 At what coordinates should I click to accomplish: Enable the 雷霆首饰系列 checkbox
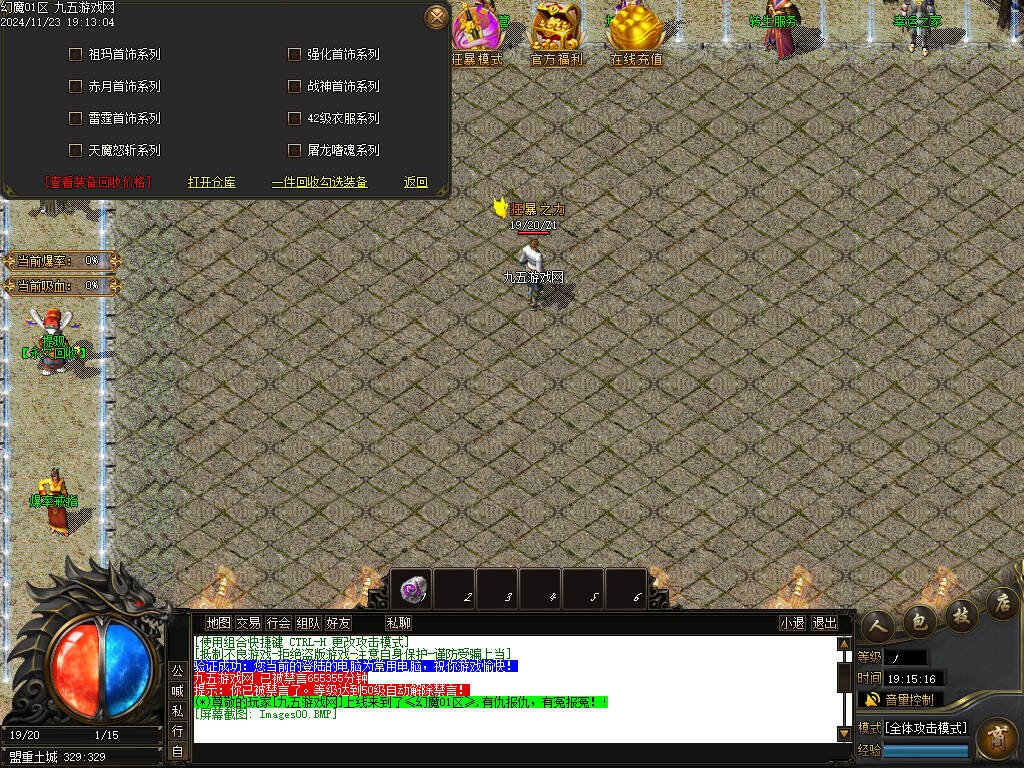(75, 118)
